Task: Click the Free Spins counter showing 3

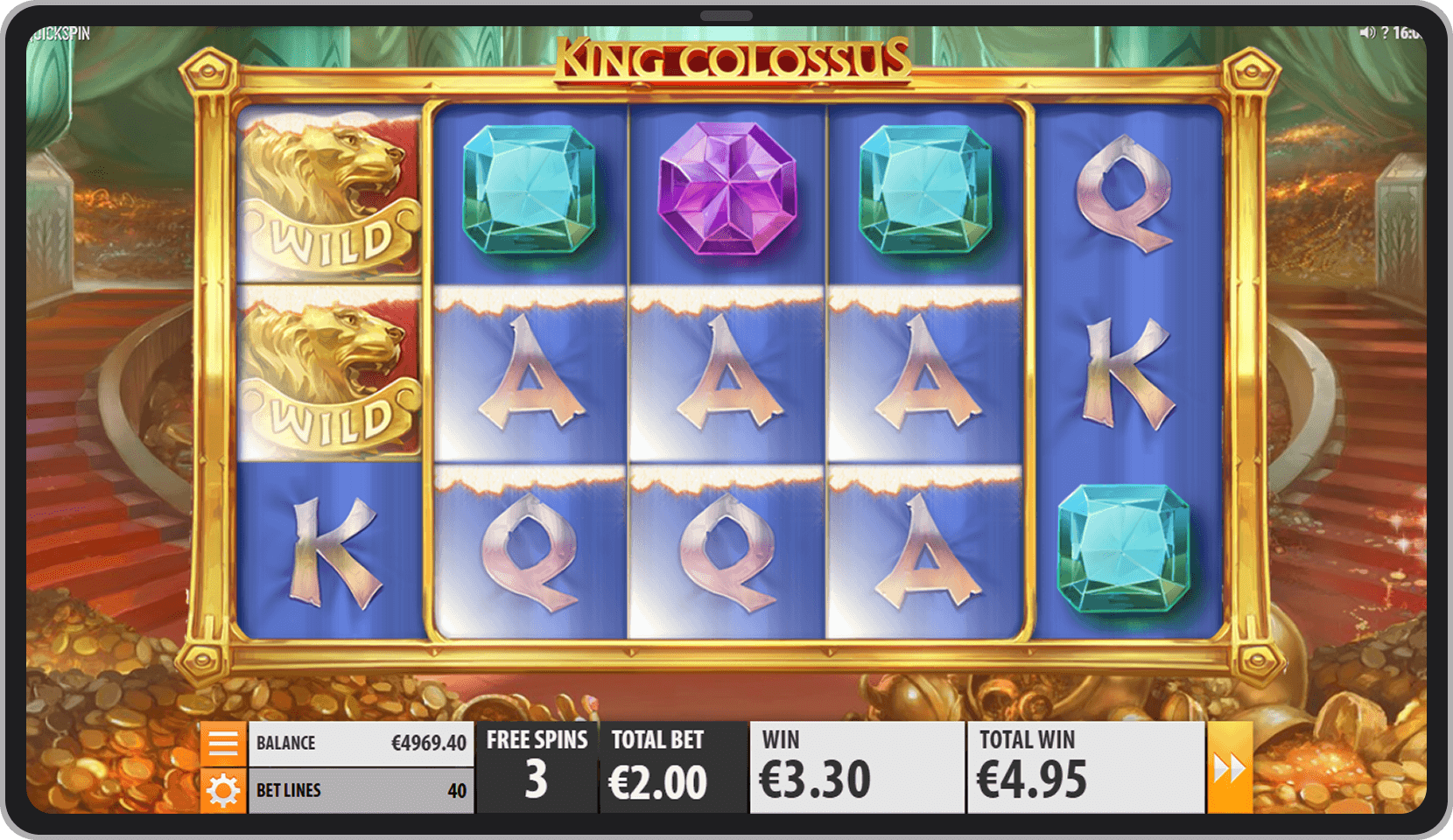Action: coord(537,766)
